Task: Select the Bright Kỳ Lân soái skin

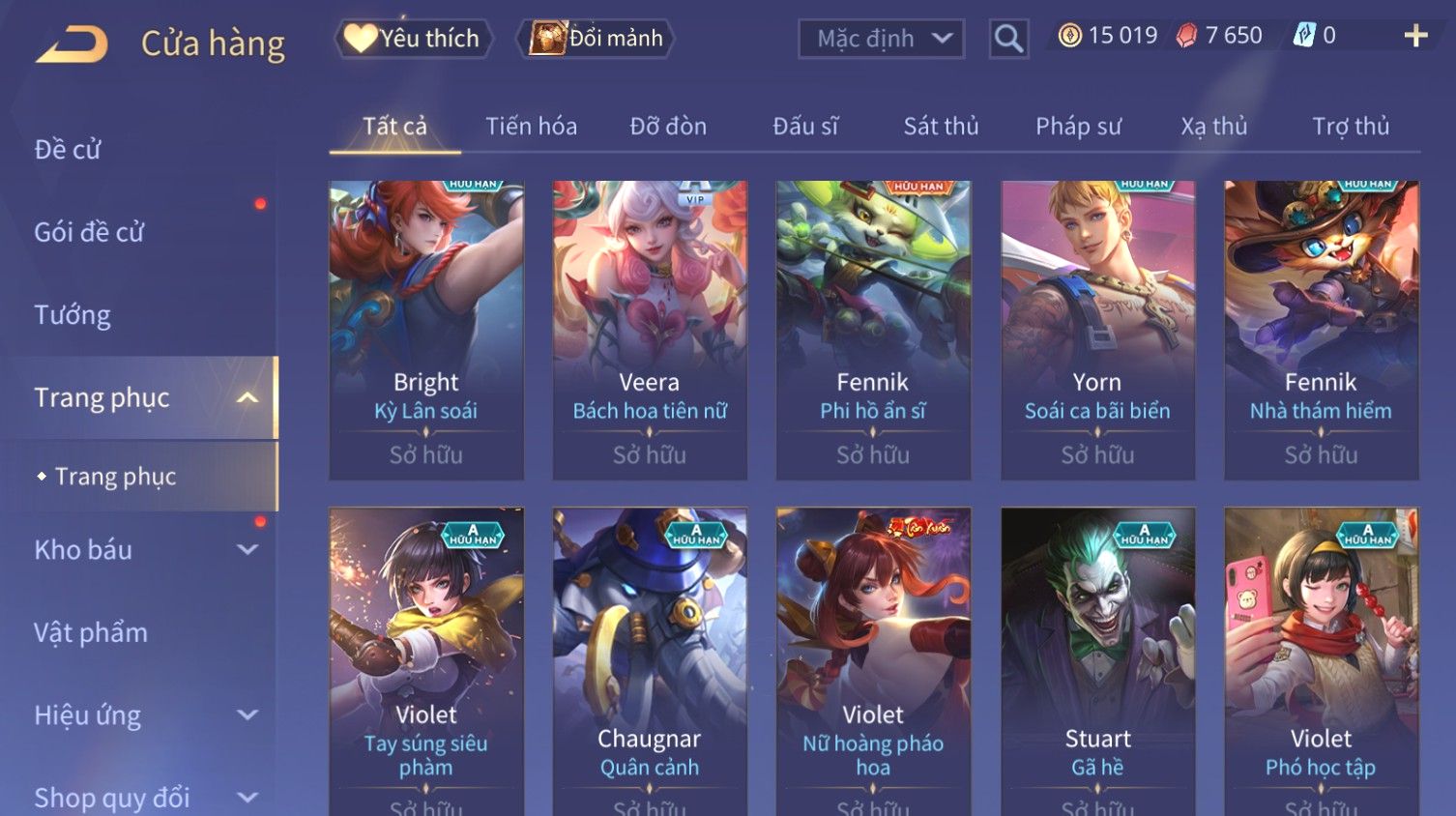Action: tap(426, 329)
